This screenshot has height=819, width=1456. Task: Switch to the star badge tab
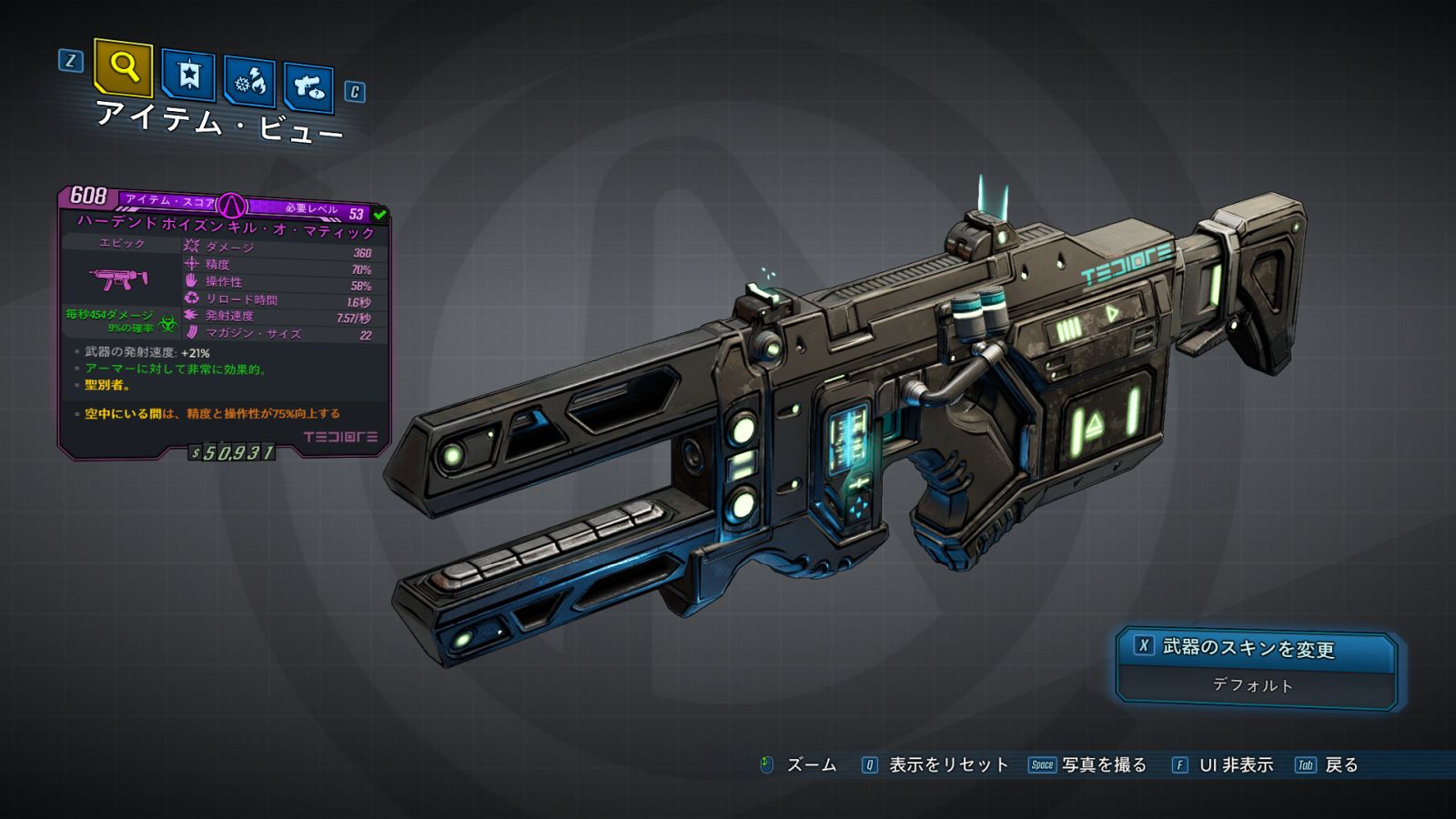coord(188,75)
